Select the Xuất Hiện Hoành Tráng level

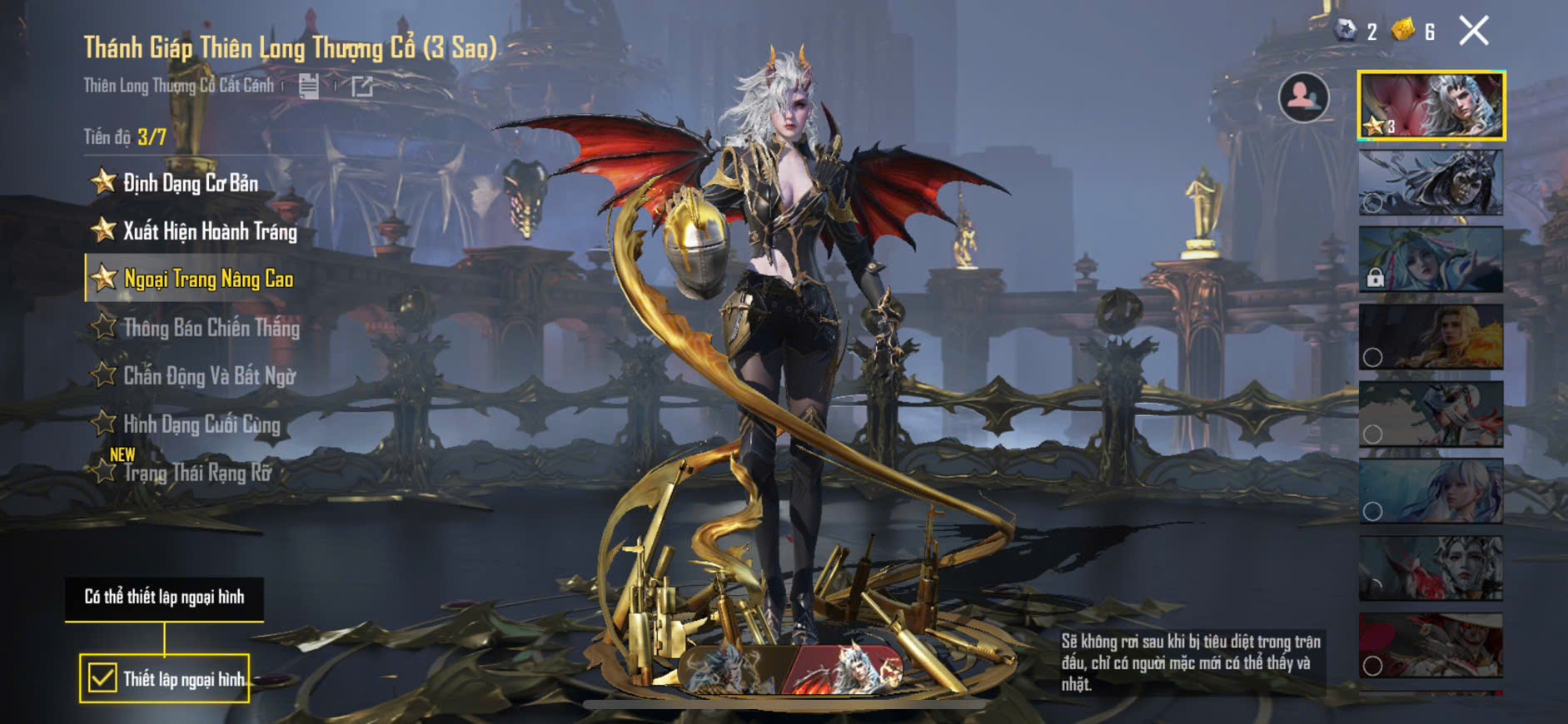pos(209,231)
